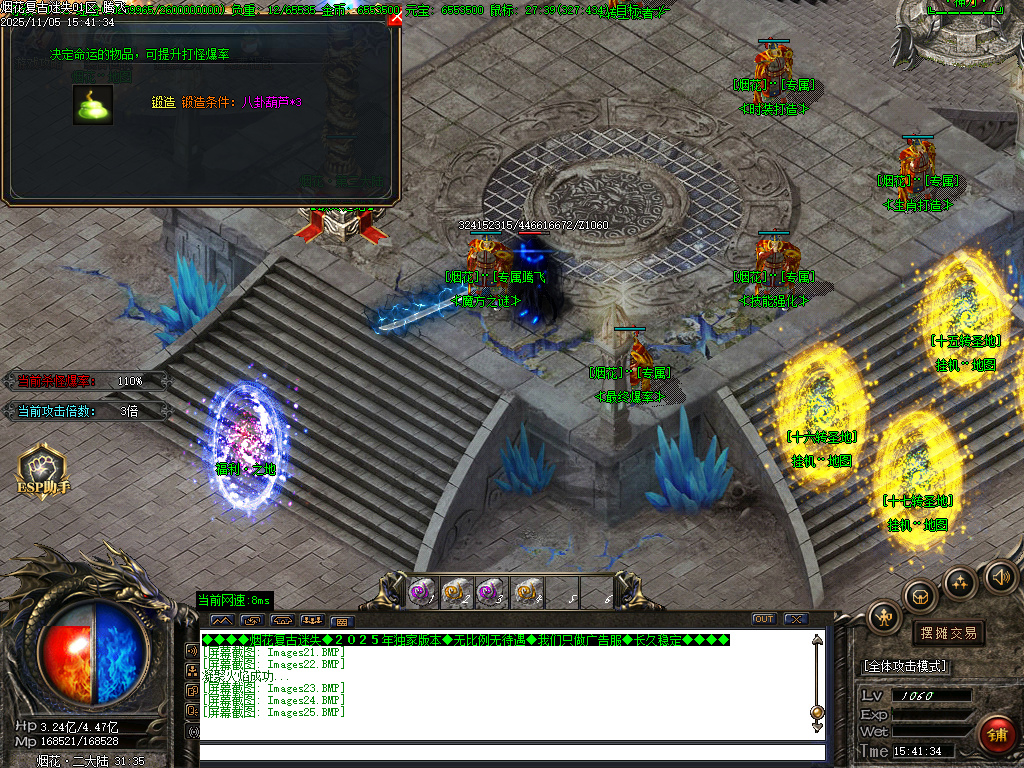This screenshot has width=1024, height=768.
Task: Open the 摆摊交易 stall trade button
Action: pyautogui.click(x=947, y=633)
